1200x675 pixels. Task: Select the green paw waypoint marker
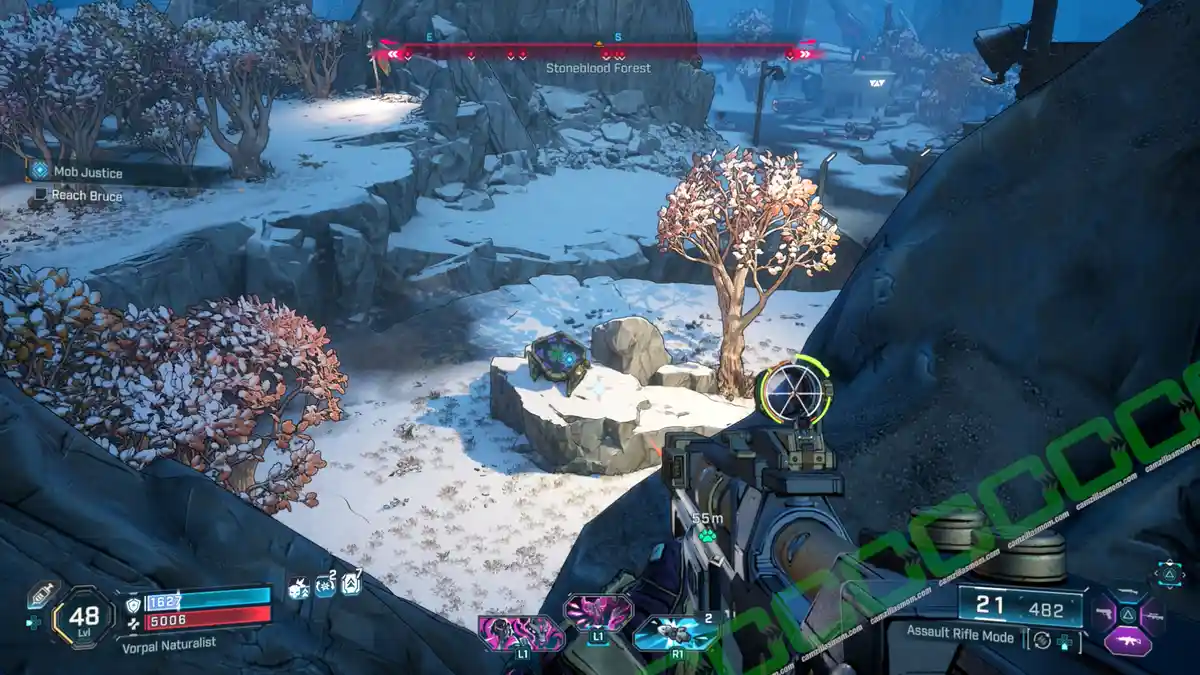(707, 536)
